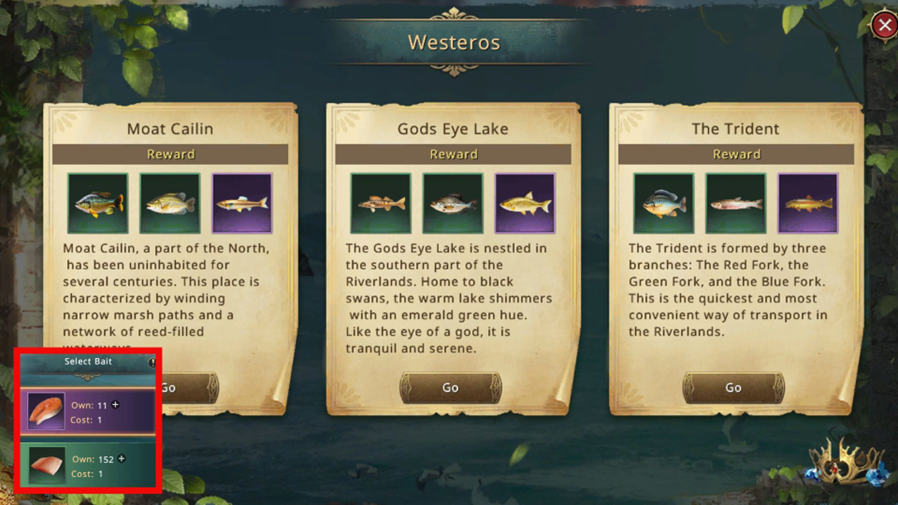View Gods Eye Lake's purple-framed golden fish reward
This screenshot has width=898, height=505.
pos(525,203)
